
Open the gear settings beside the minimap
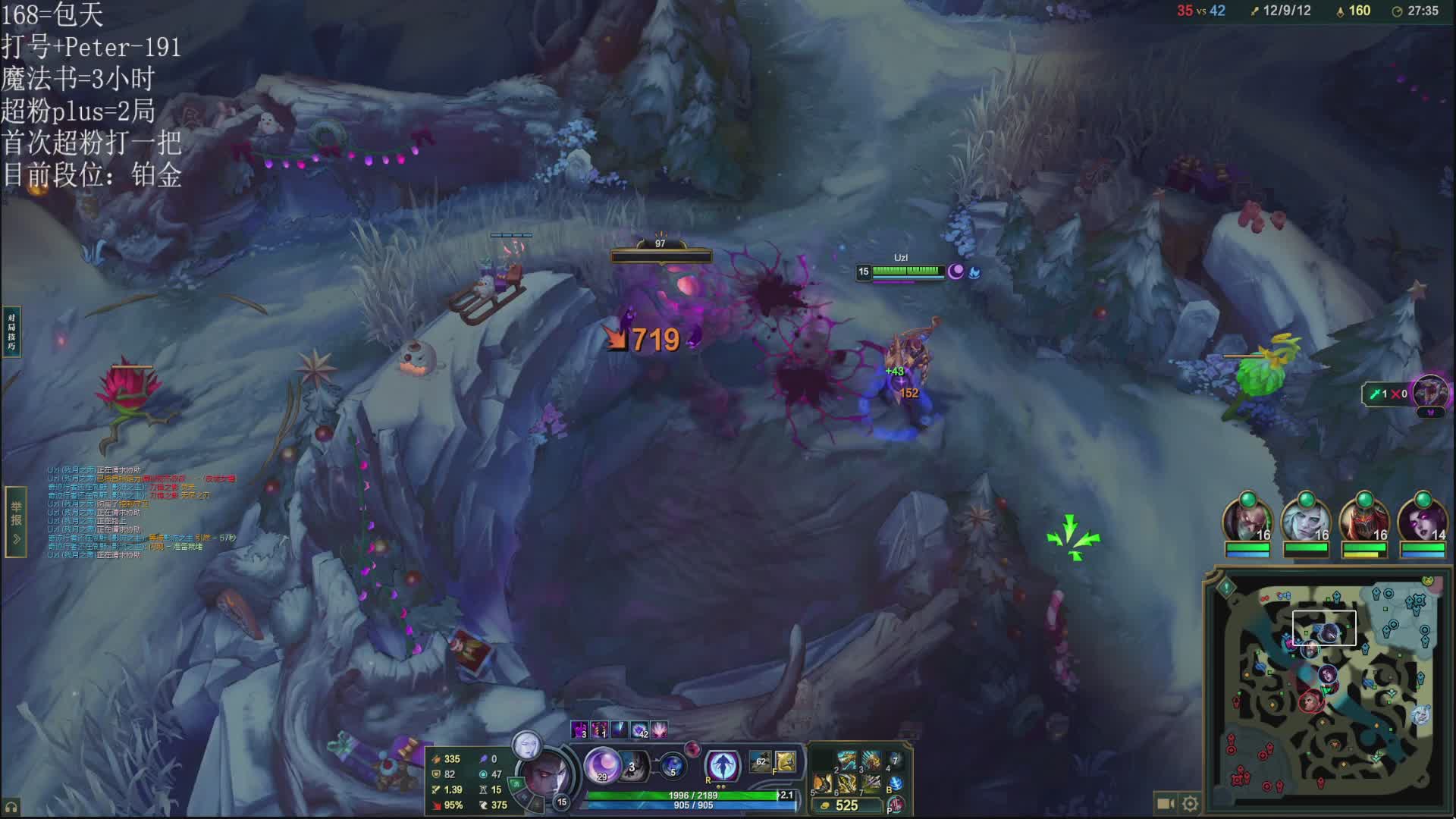pyautogui.click(x=1190, y=803)
